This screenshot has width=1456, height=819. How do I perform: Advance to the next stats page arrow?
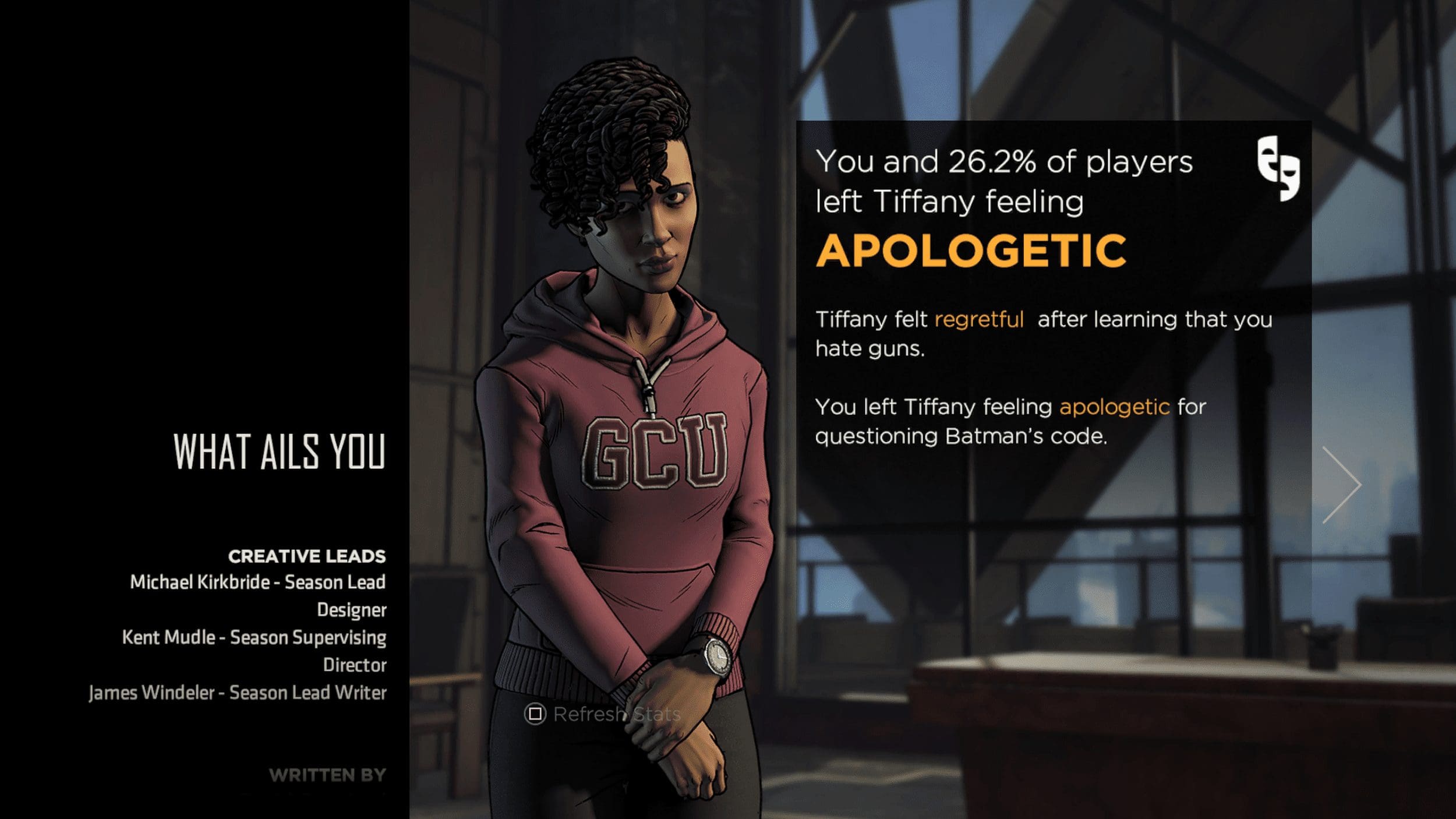pos(1341,485)
